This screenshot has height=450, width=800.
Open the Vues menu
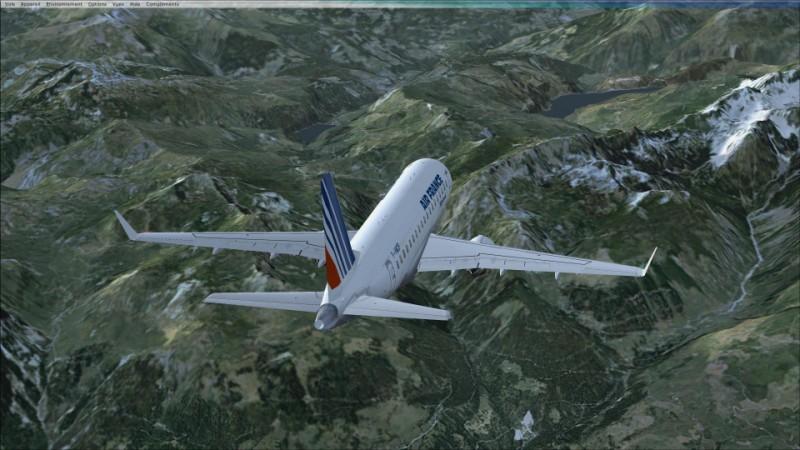coord(118,4)
